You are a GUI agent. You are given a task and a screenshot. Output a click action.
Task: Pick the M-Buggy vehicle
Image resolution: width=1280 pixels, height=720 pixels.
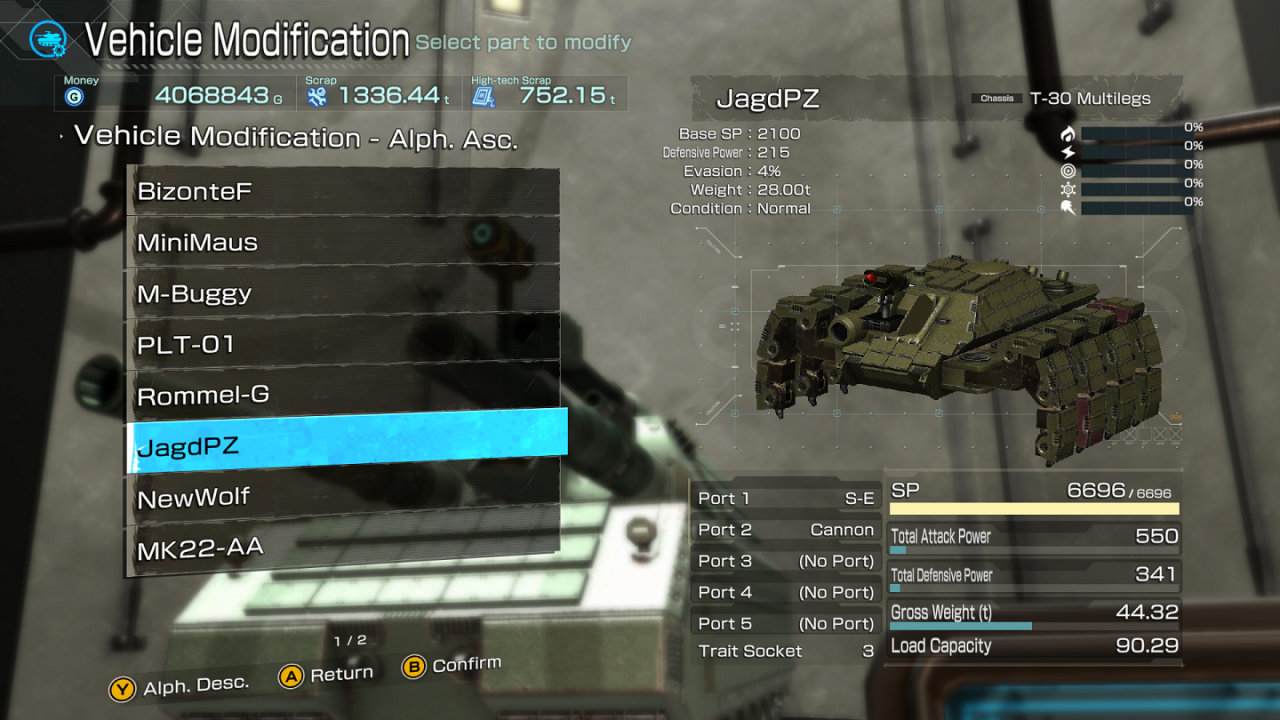tap(343, 292)
